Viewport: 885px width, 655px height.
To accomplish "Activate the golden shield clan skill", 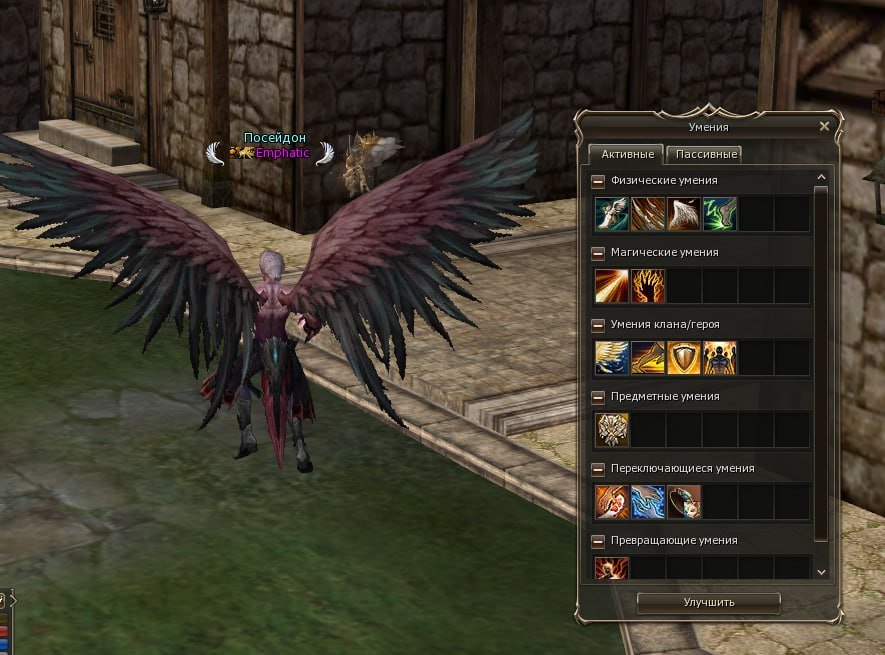I will [684, 358].
